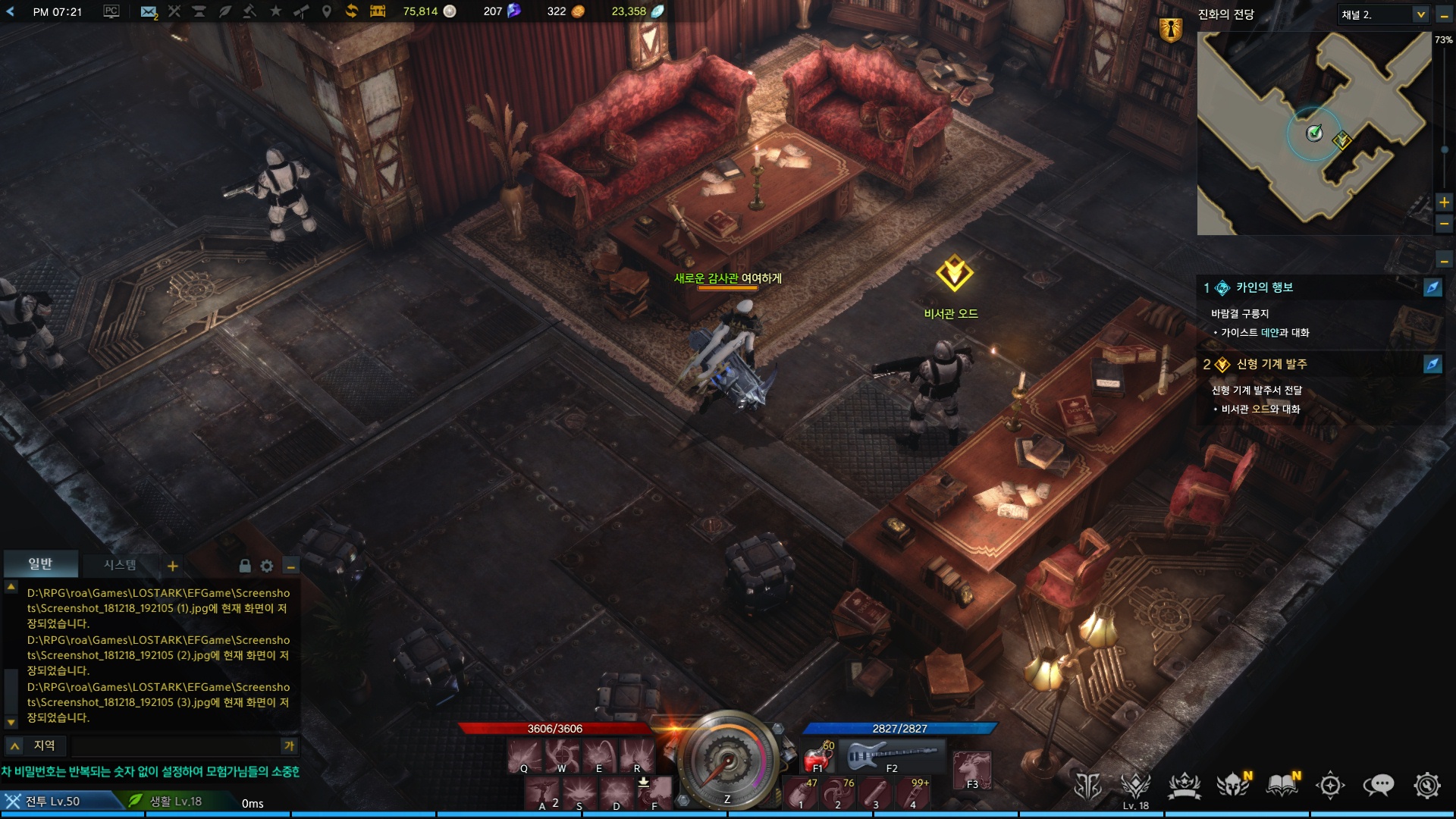This screenshot has height=819, width=1456.
Task: Zoom in the minimap with the plus button
Action: 1444,202
